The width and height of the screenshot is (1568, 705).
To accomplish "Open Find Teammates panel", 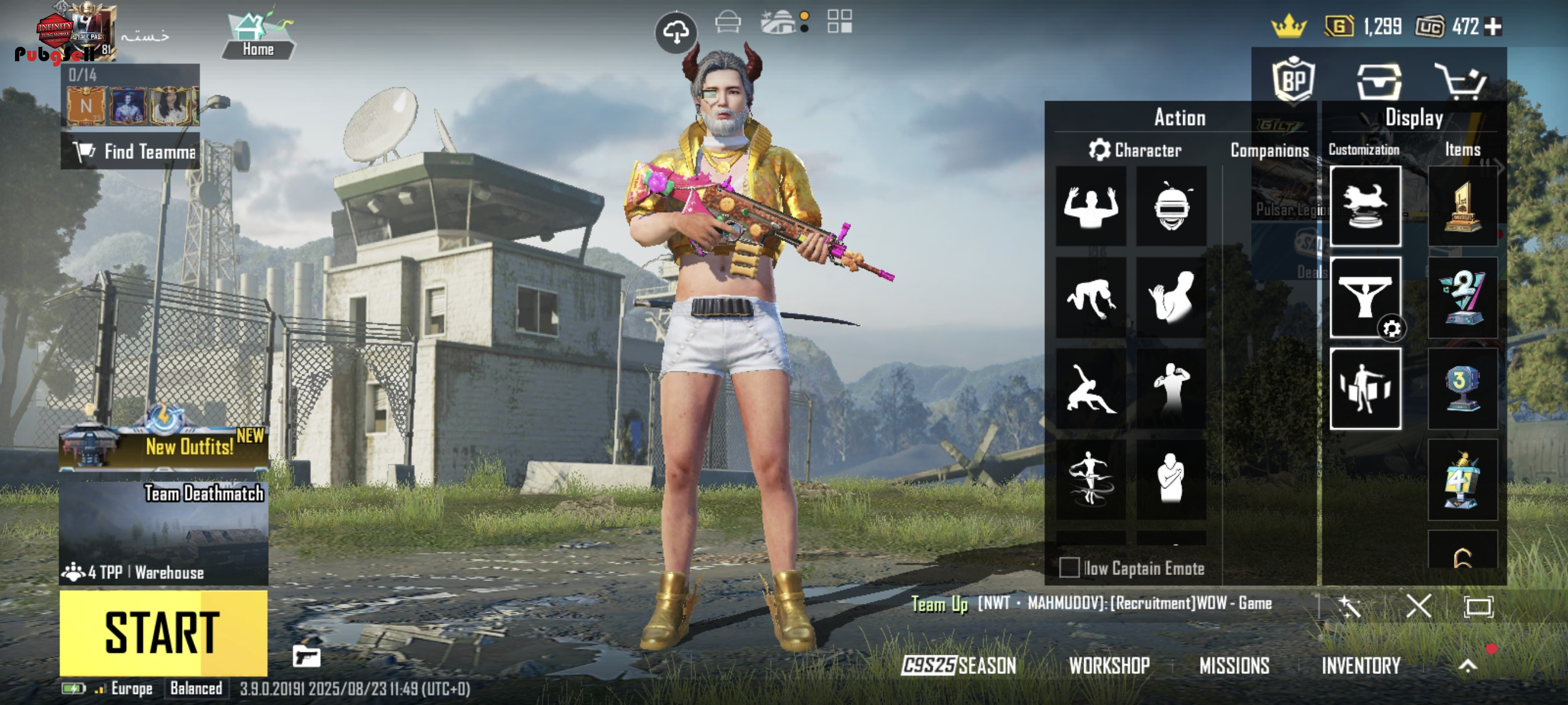I will tap(130, 151).
